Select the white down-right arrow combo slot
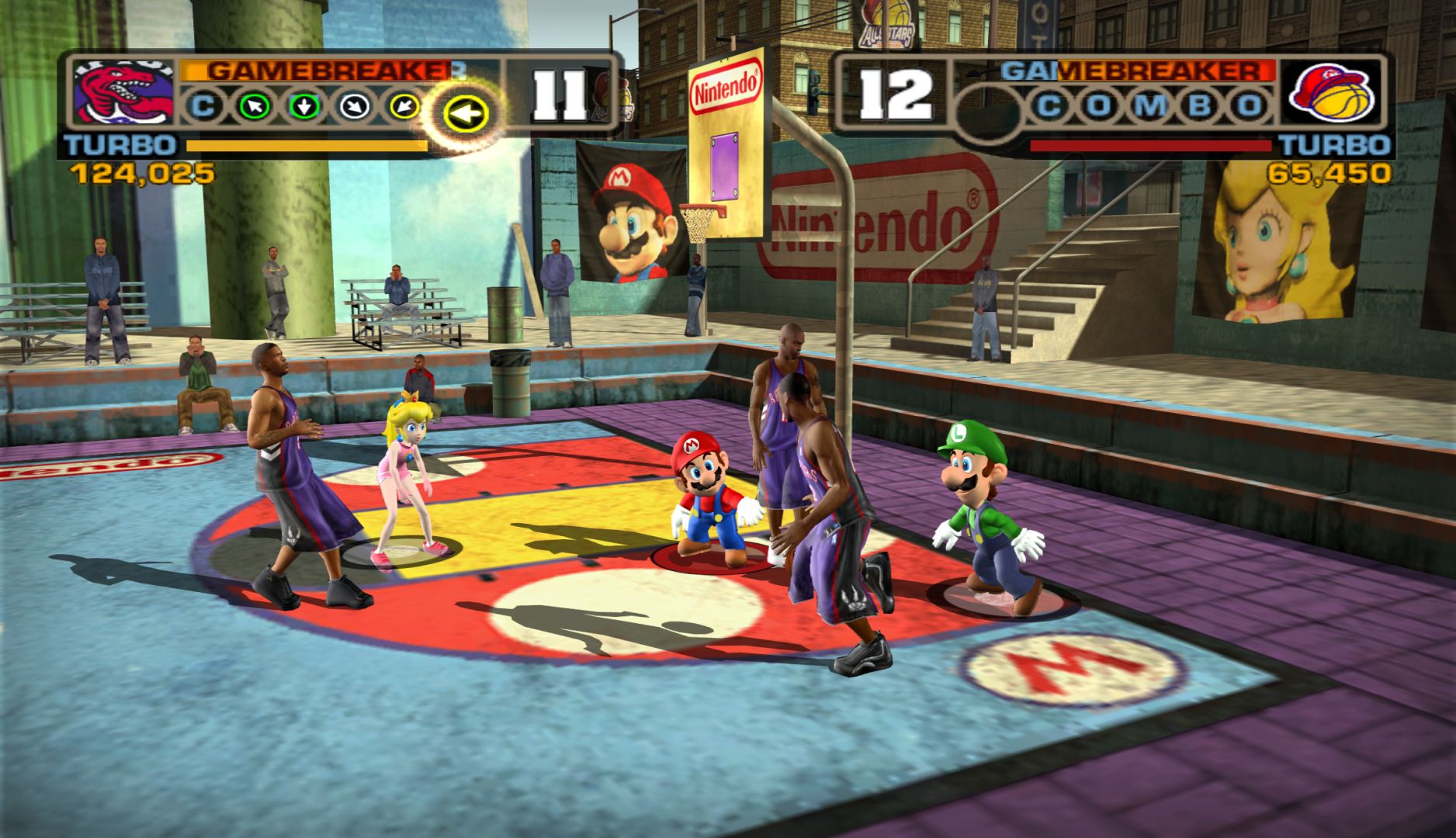 coord(353,106)
